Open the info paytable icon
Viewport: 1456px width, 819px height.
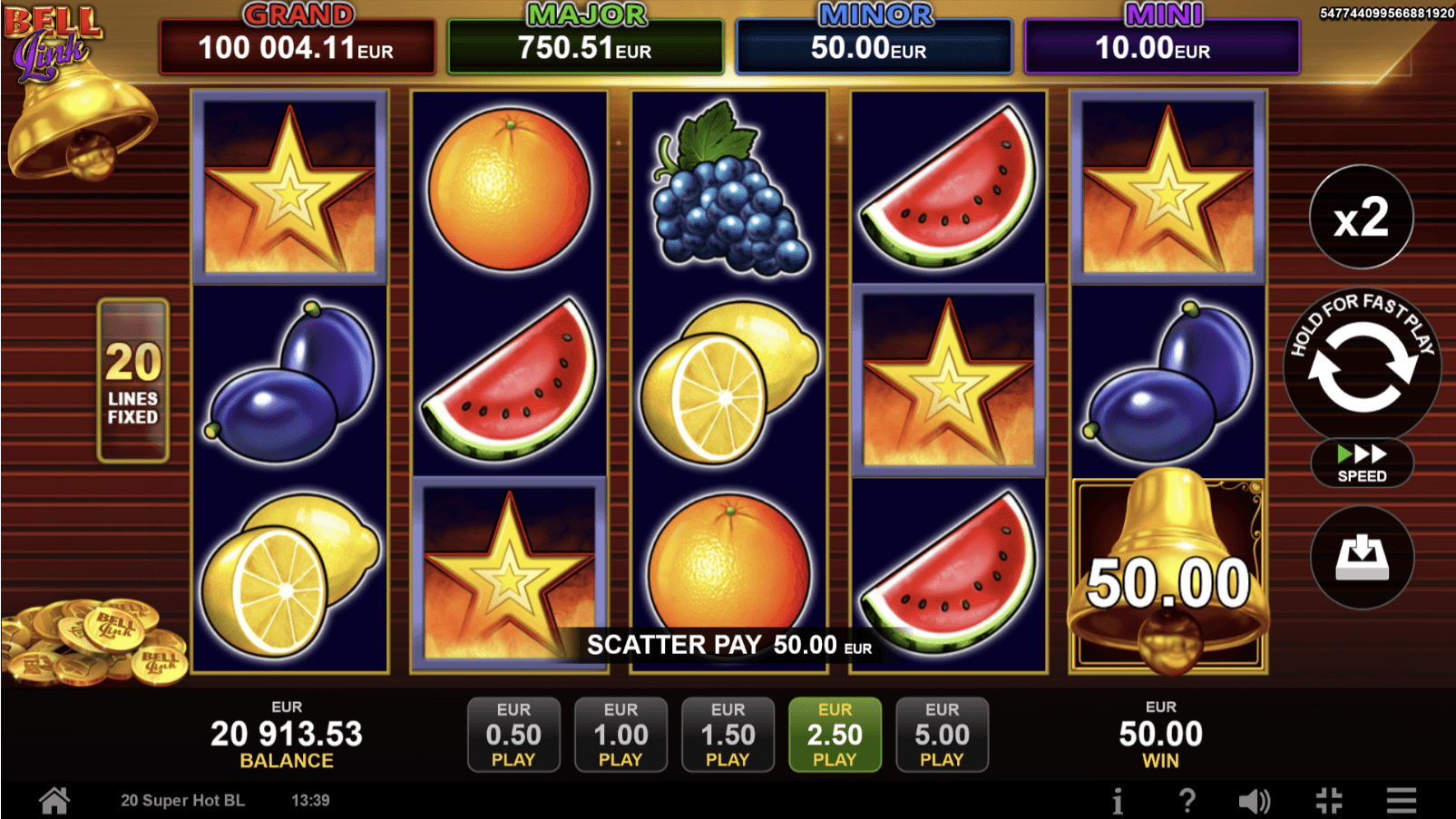(x=1118, y=801)
